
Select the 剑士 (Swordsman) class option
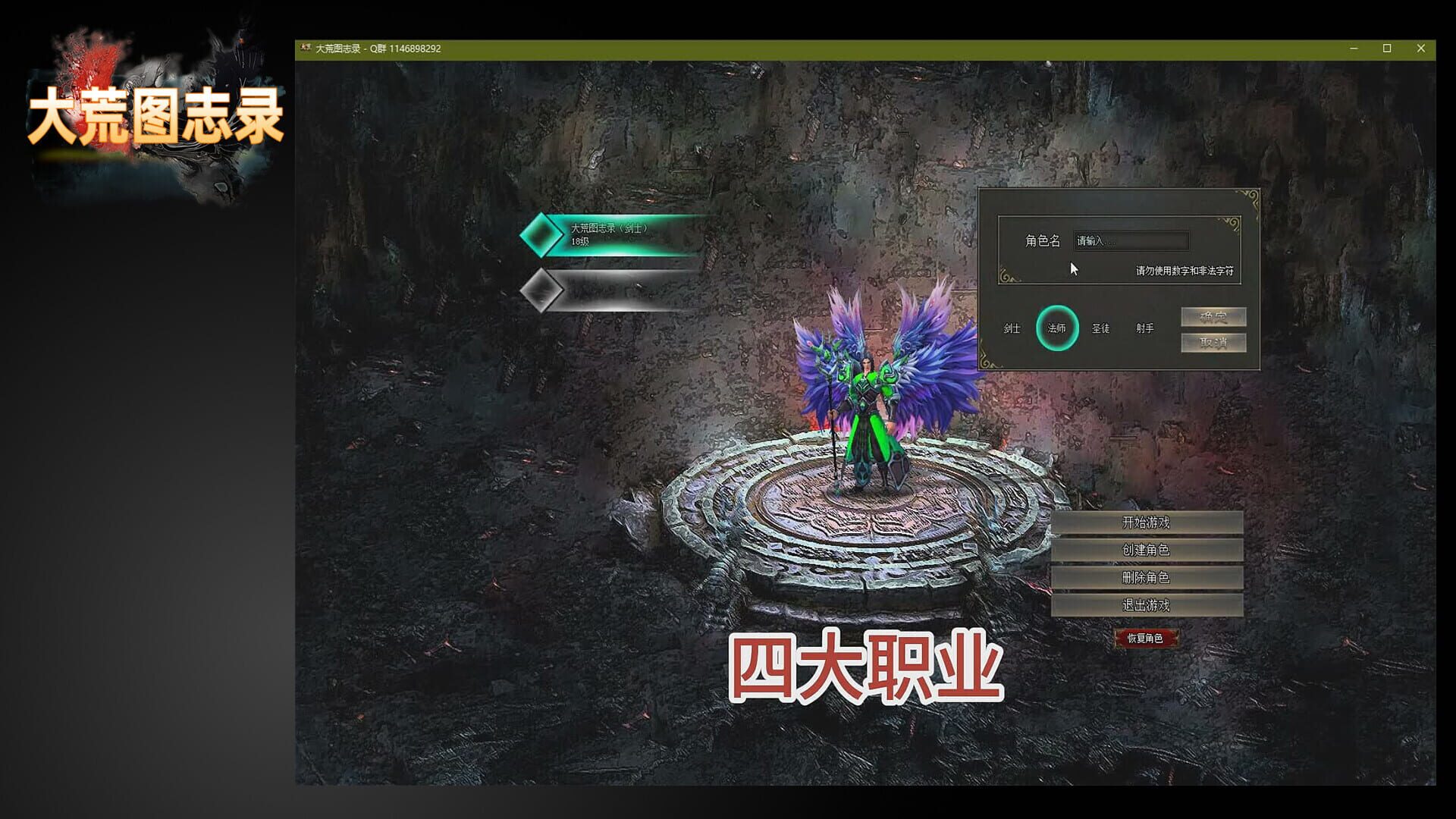1012,329
